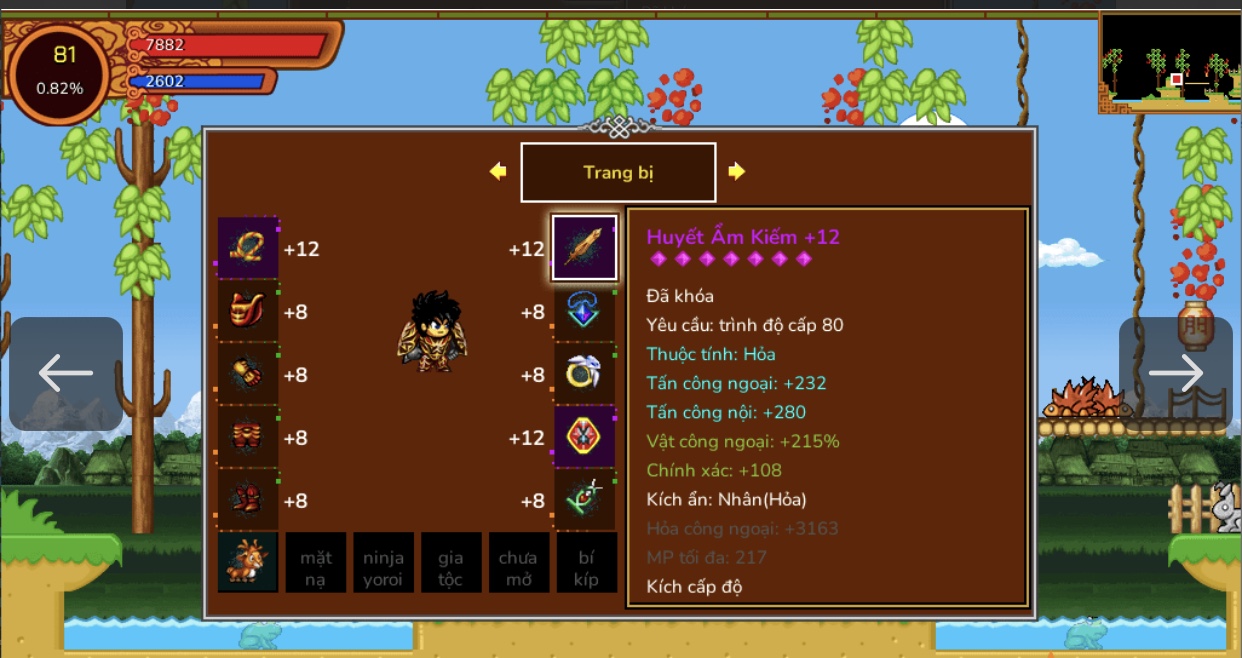Go to the next inventory tab arrow
The height and width of the screenshot is (658, 1242).
click(737, 172)
